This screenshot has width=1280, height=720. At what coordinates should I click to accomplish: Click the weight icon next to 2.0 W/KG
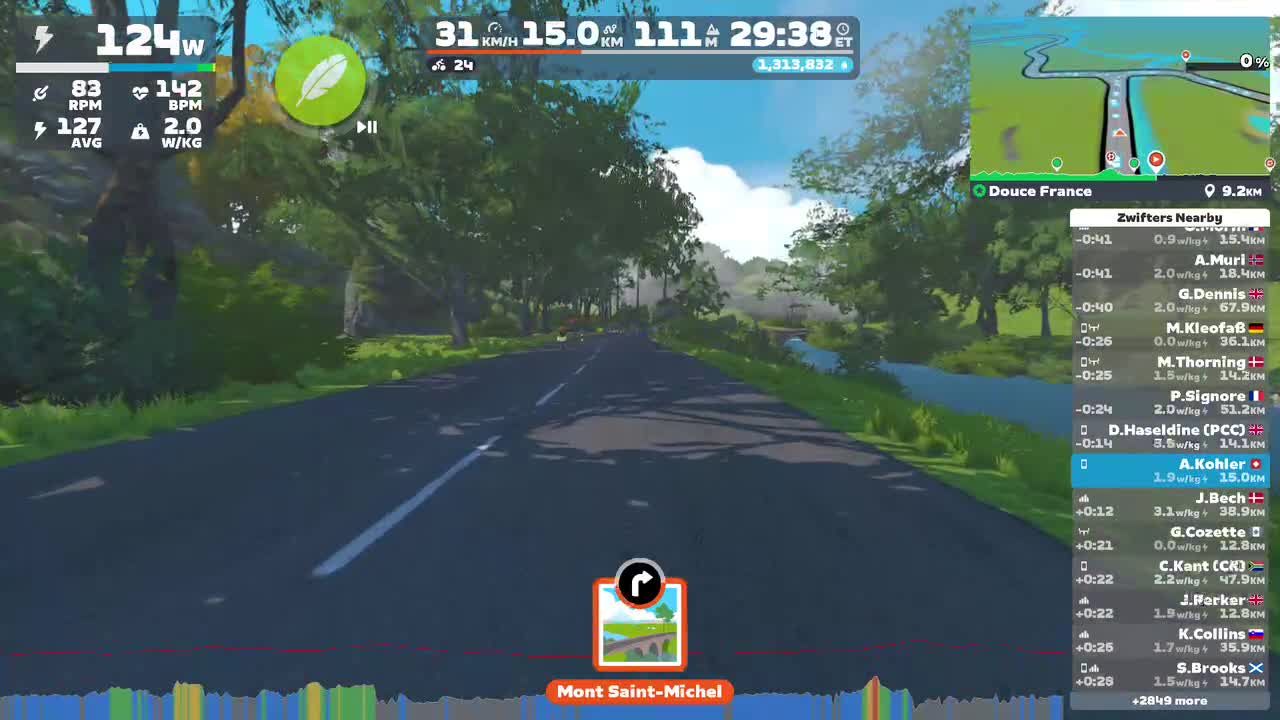point(140,133)
